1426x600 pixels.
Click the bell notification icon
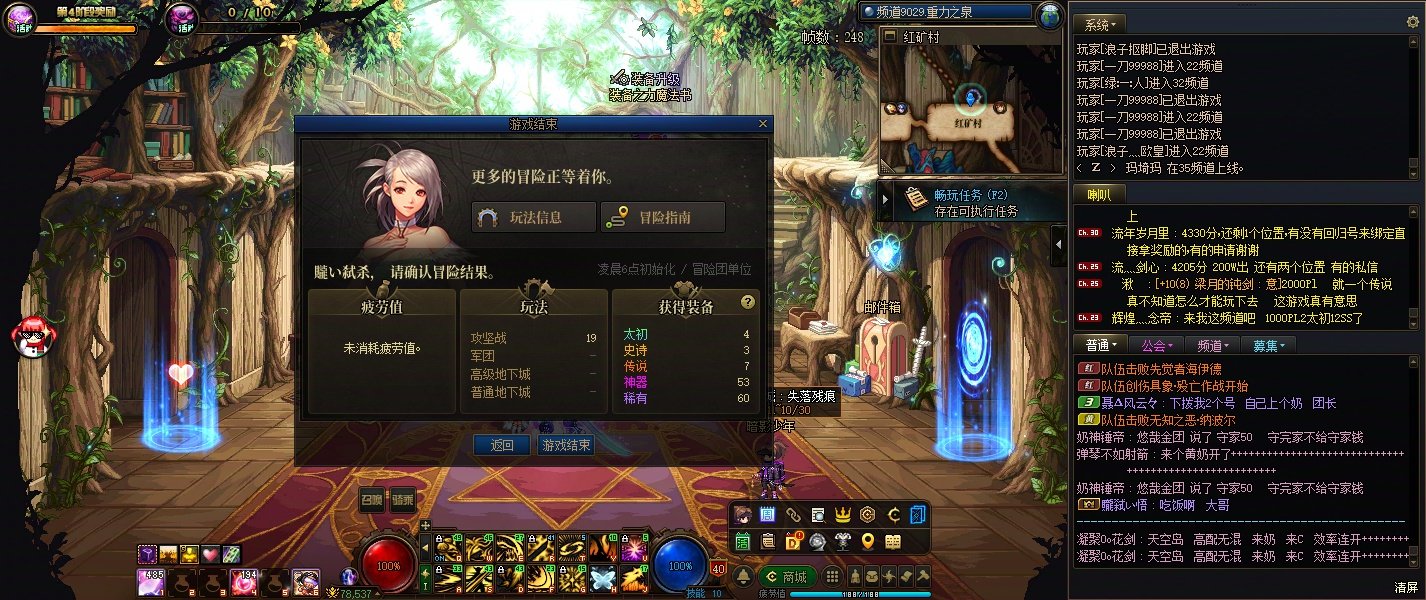tap(744, 576)
